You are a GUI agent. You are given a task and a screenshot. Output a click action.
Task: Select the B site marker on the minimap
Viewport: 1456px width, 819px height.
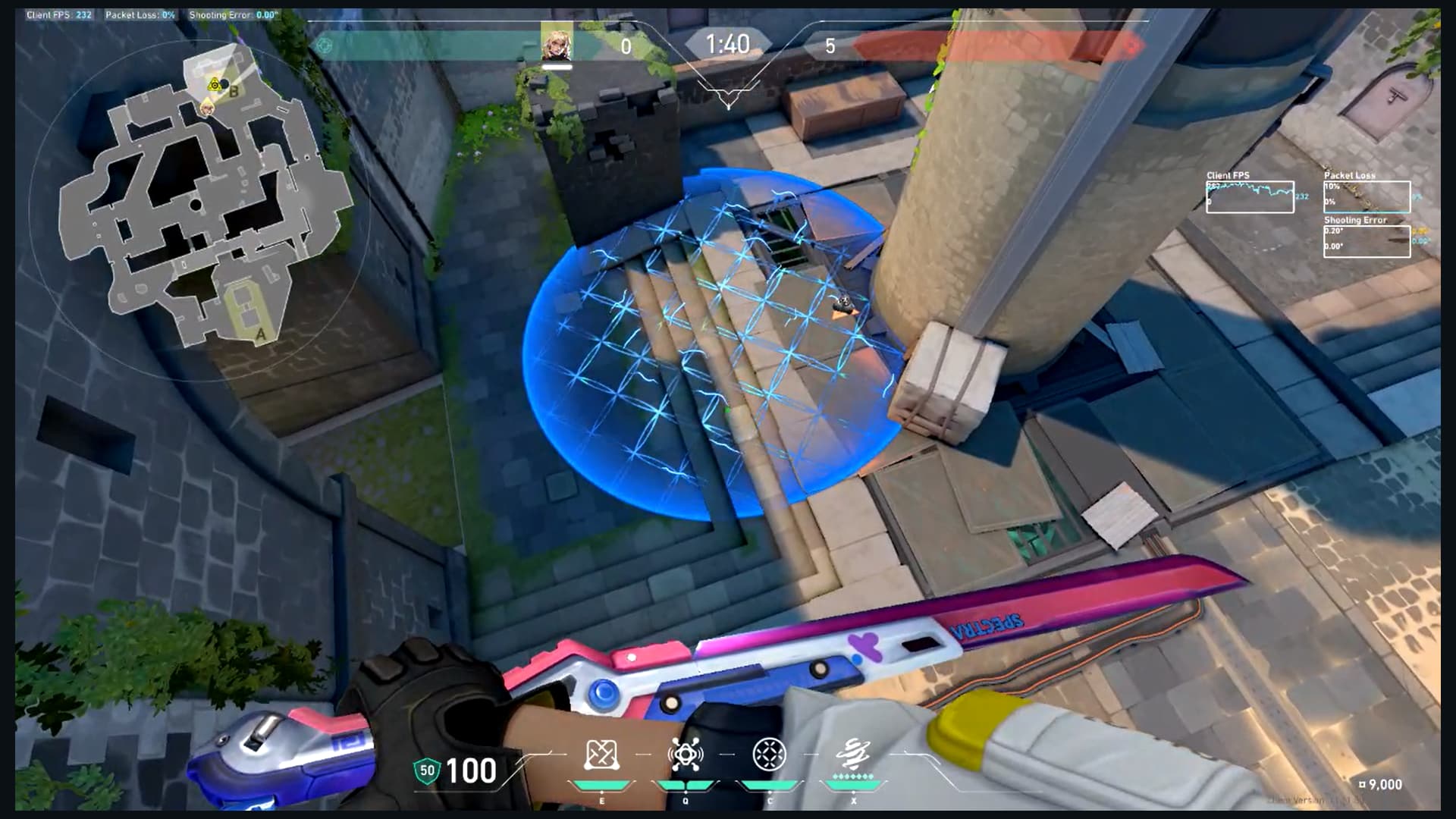(234, 93)
